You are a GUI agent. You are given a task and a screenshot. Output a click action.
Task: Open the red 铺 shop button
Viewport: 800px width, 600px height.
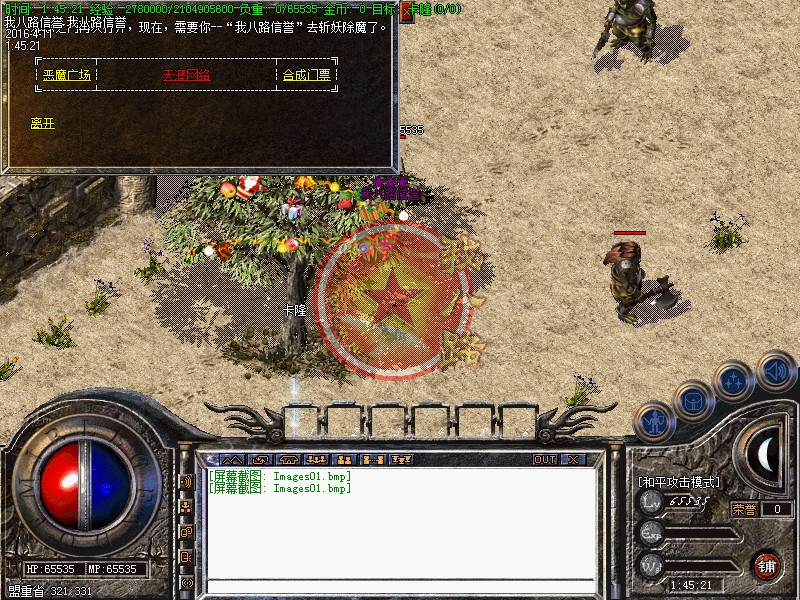pyautogui.click(x=766, y=564)
